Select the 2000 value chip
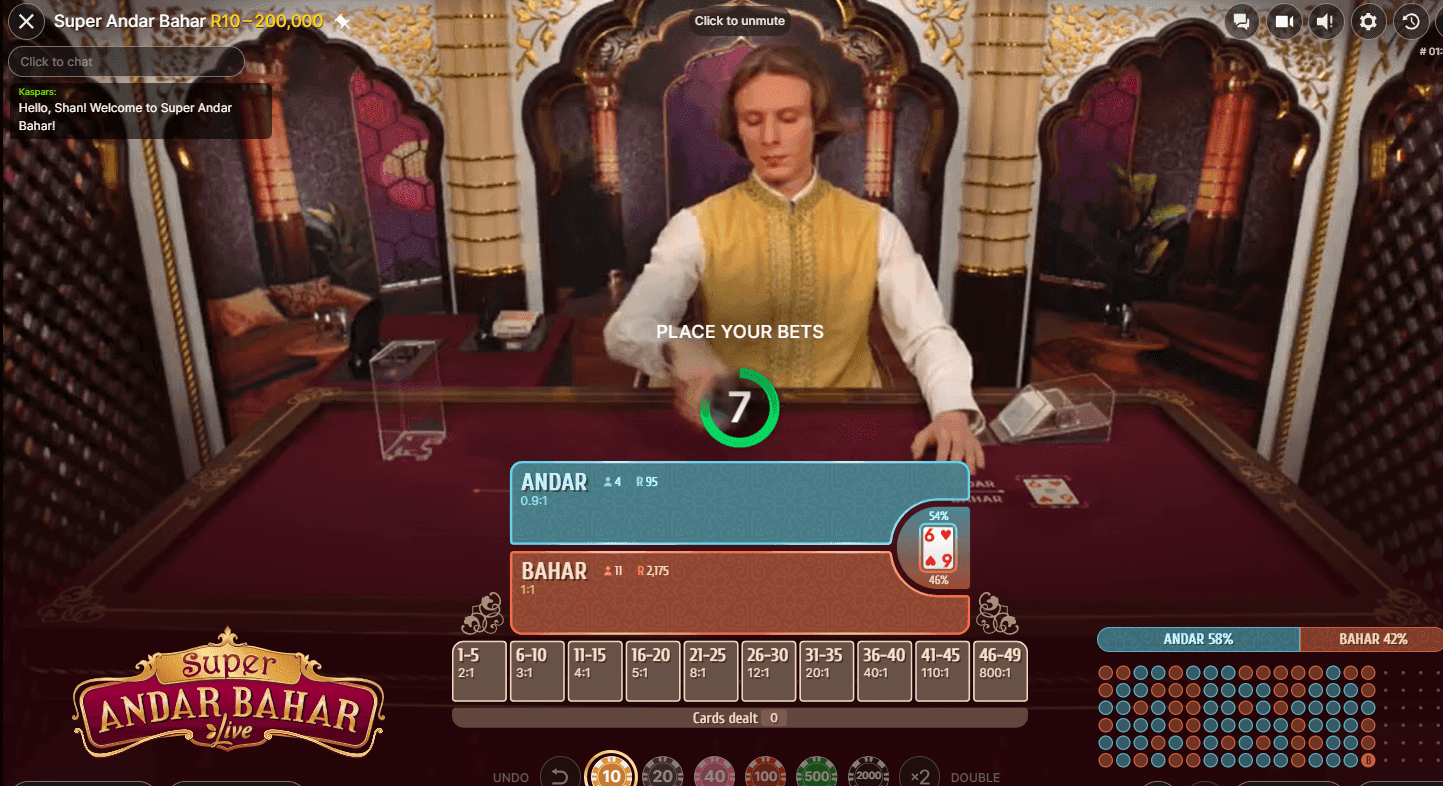Viewport: 1443px width, 786px height. click(868, 773)
